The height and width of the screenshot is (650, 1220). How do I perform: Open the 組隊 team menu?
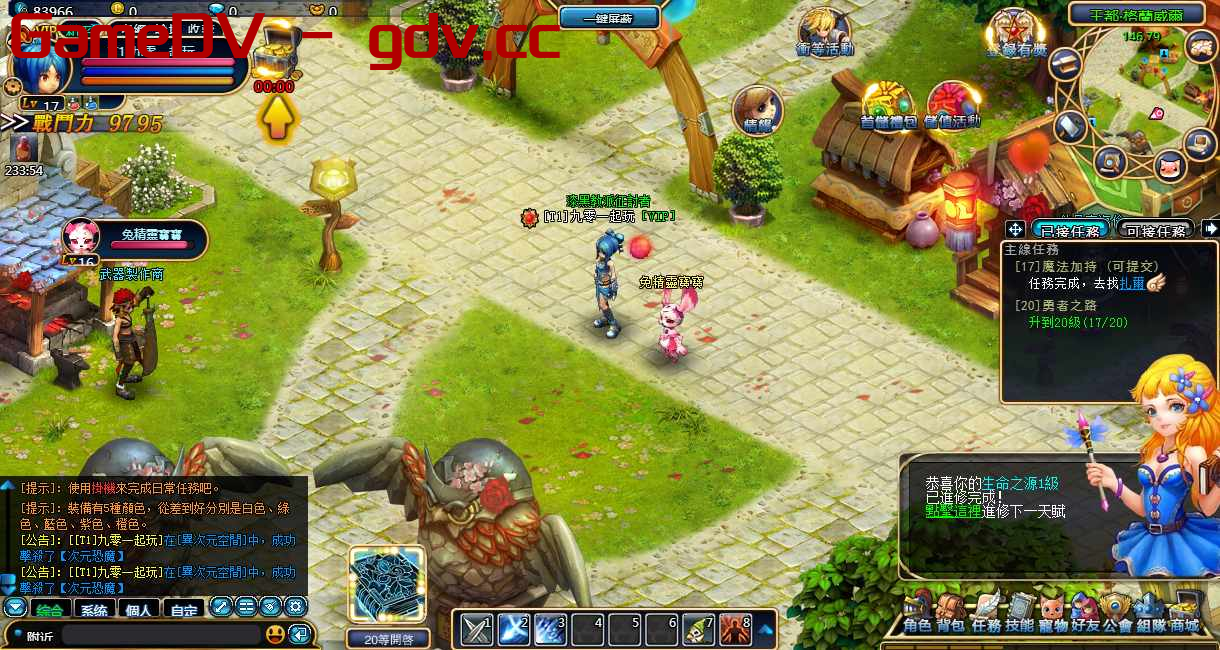1150,613
